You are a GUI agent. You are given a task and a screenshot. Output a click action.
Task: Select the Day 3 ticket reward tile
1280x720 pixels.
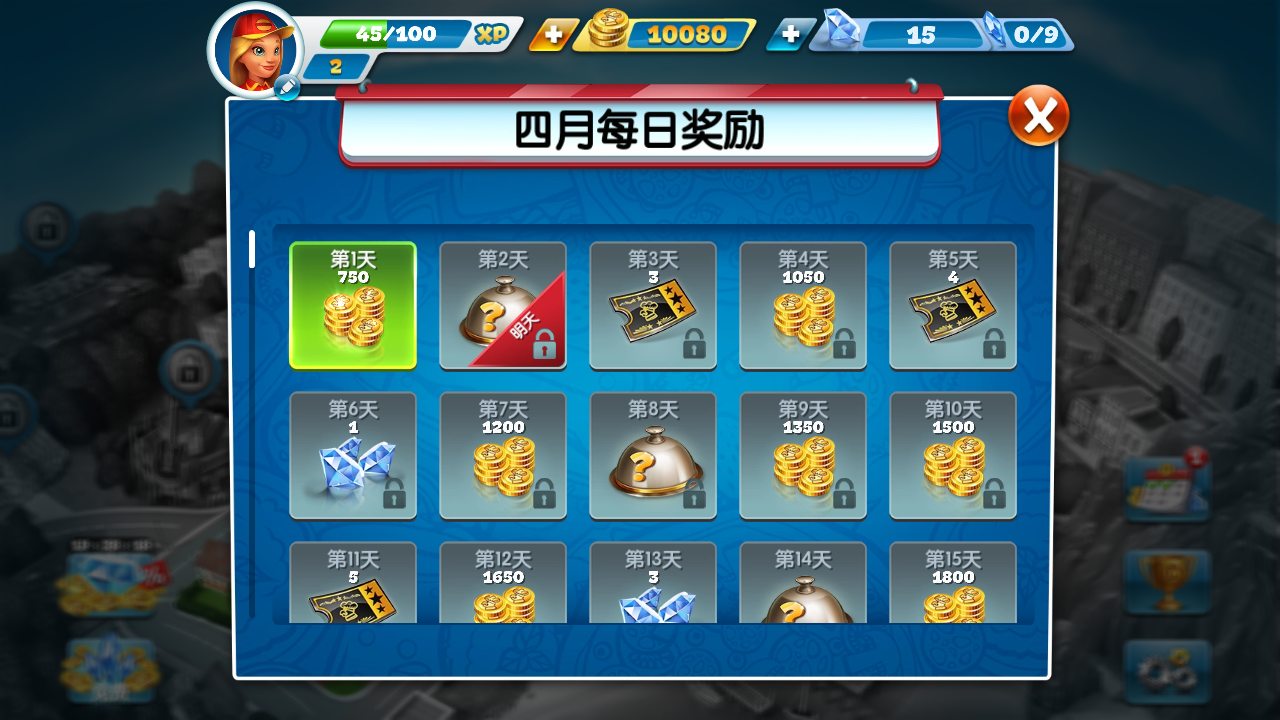pos(653,306)
